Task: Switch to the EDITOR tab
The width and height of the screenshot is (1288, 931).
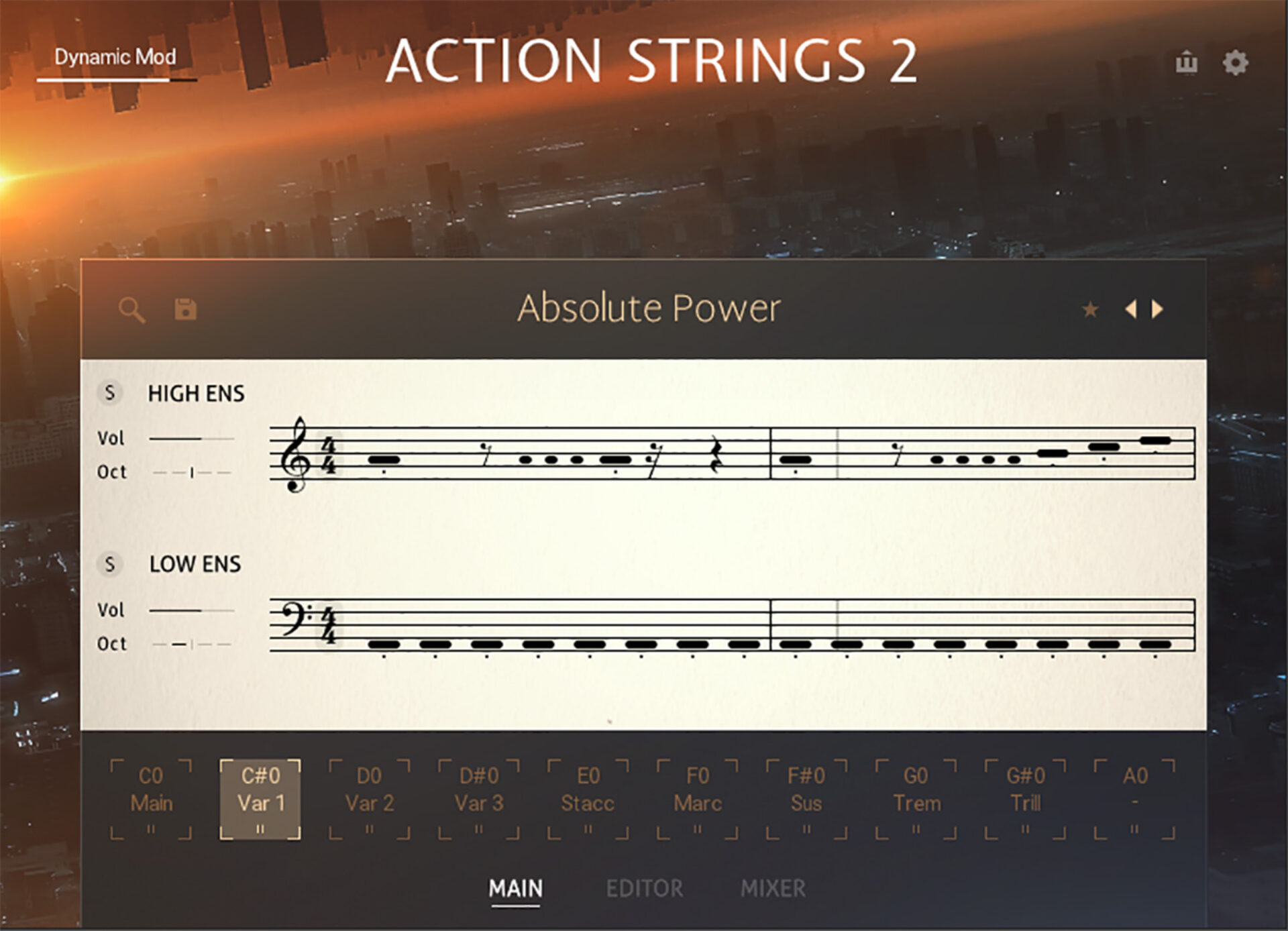Action: (645, 888)
